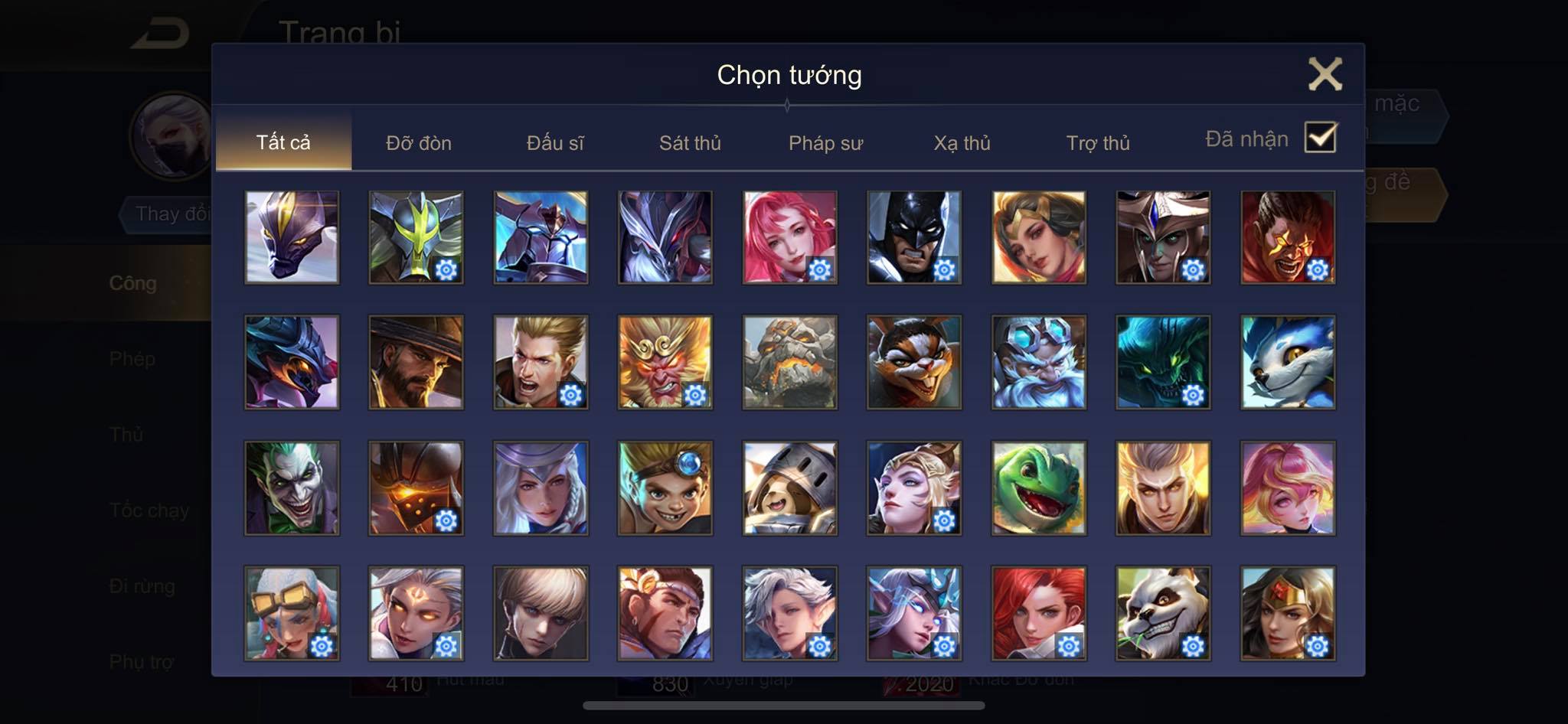Pick the golden monkey king hero portrait
This screenshot has height=724, width=1568.
[x=665, y=362]
